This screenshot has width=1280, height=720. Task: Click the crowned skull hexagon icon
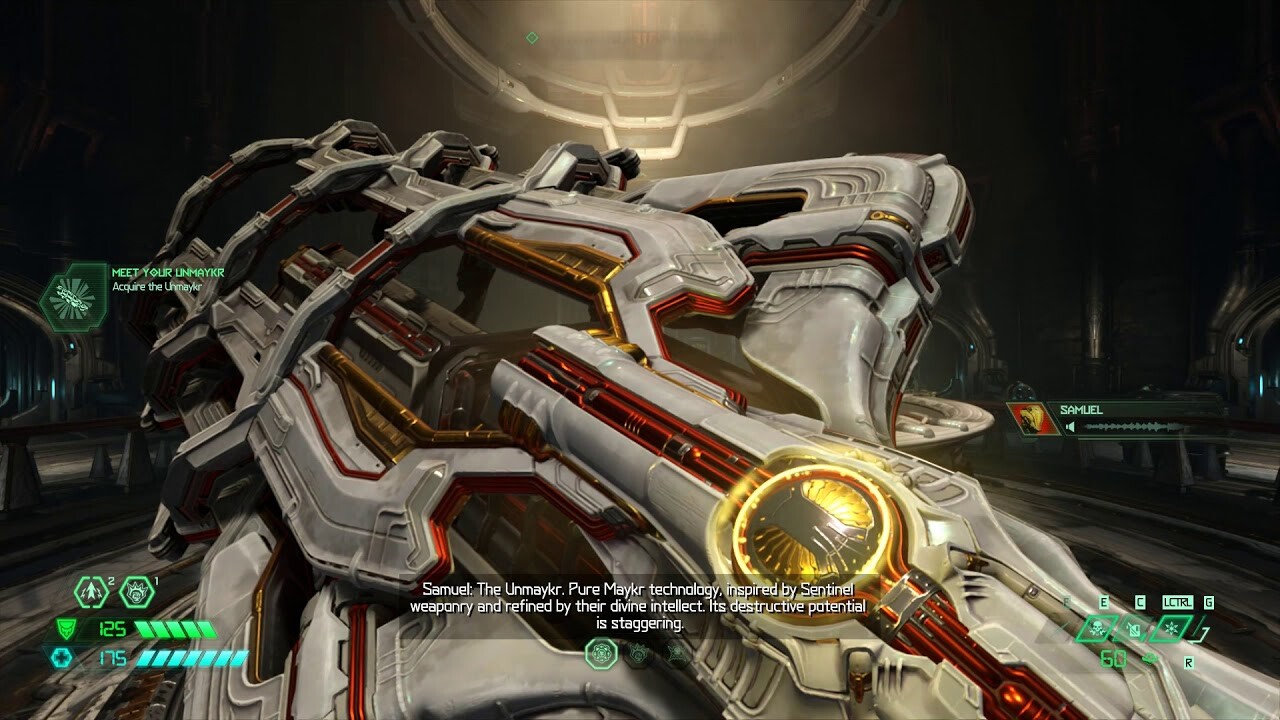(137, 592)
